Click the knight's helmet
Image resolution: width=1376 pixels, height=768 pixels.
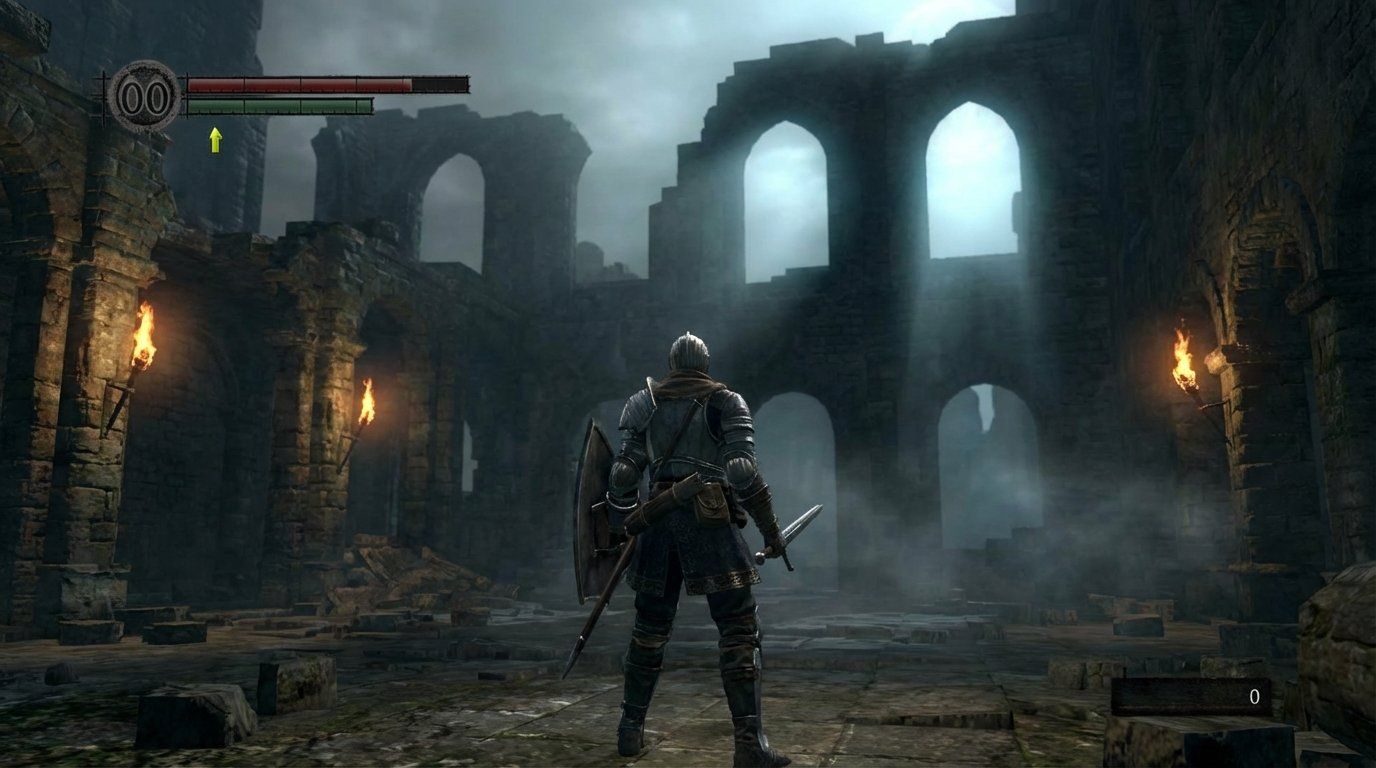tap(690, 350)
